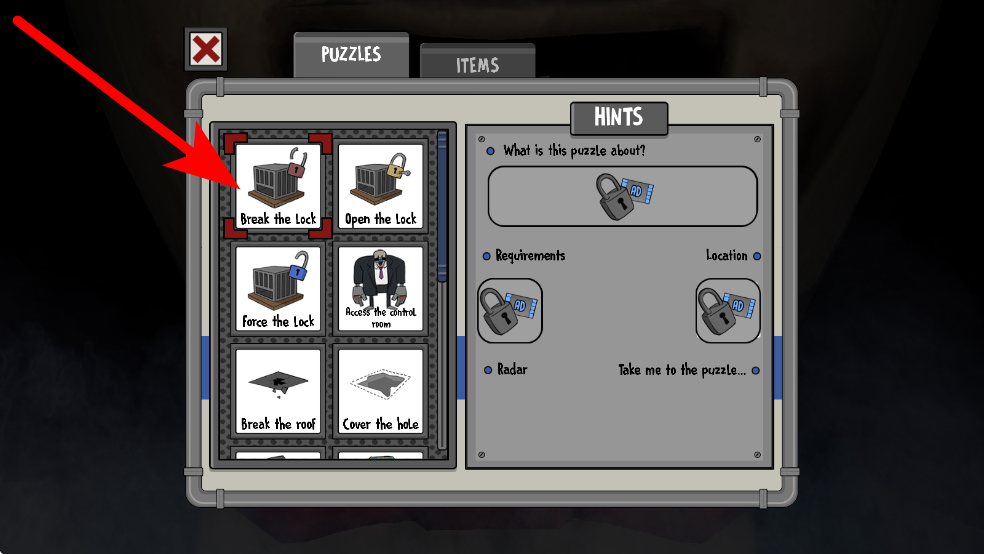Unlock the puzzle description ad hint
Image resolution: width=984 pixels, height=554 pixels.
[x=622, y=196]
